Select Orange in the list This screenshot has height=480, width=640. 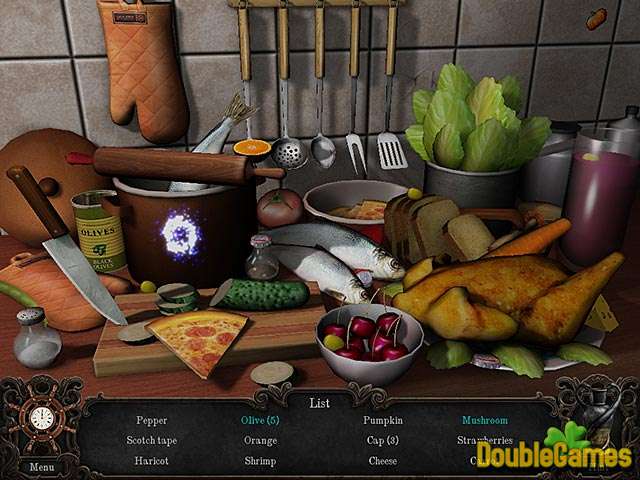point(260,440)
